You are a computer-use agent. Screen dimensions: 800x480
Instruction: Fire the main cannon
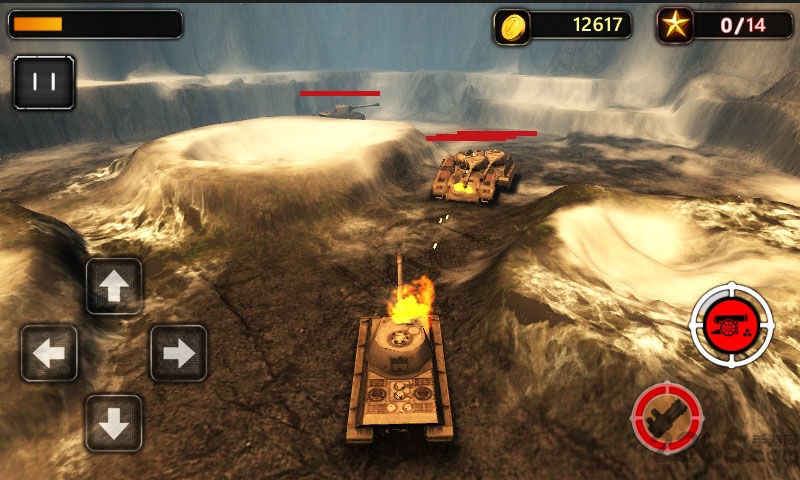(x=732, y=325)
